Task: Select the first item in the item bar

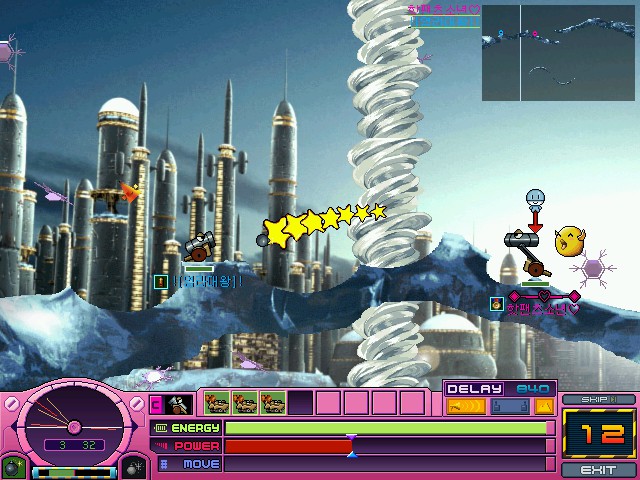Action: click(217, 403)
